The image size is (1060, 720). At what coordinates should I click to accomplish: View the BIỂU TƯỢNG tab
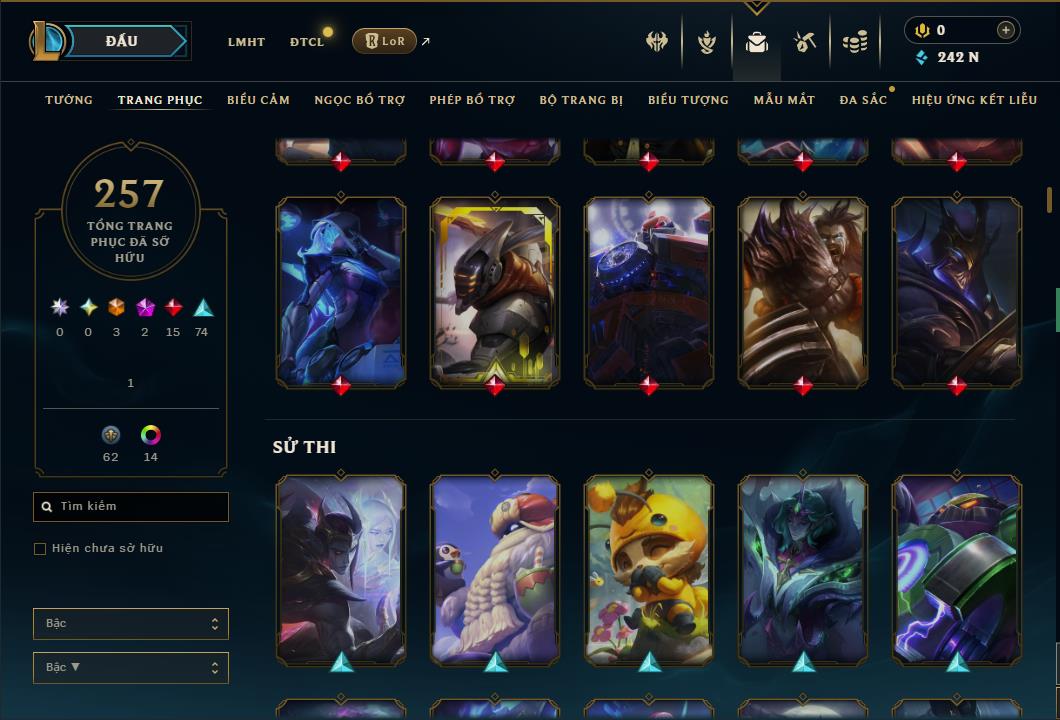point(688,100)
